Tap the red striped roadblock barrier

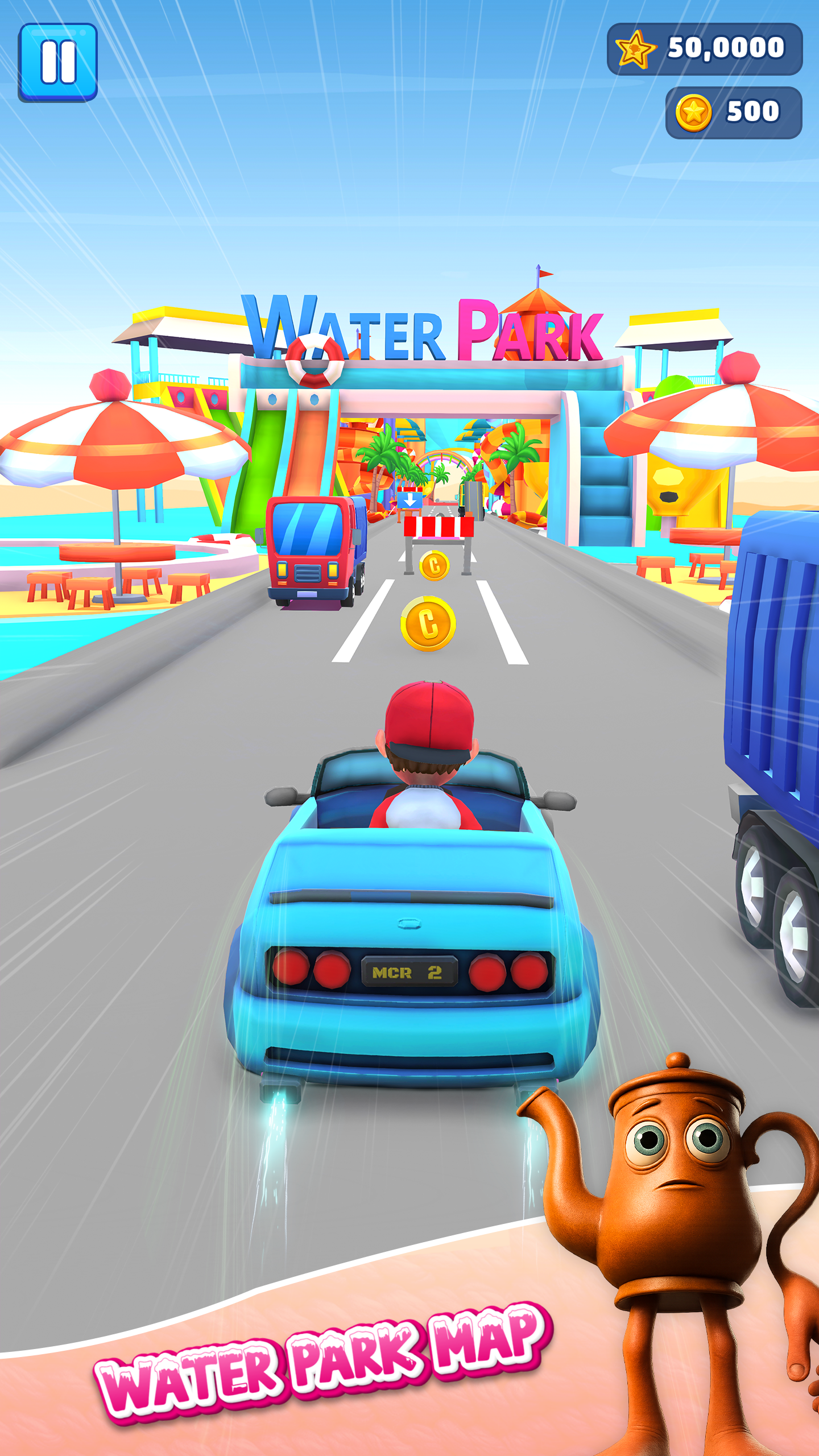click(438, 526)
